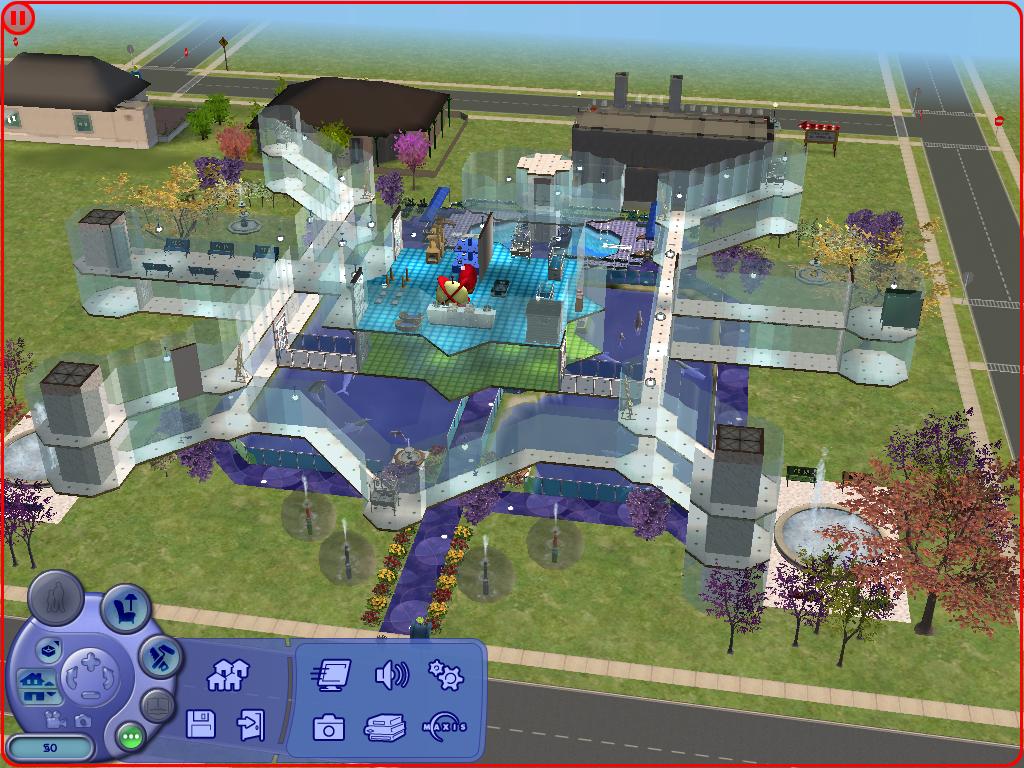1024x768 pixels.
Task: Return to the neighborhood view
Action: click(x=227, y=676)
